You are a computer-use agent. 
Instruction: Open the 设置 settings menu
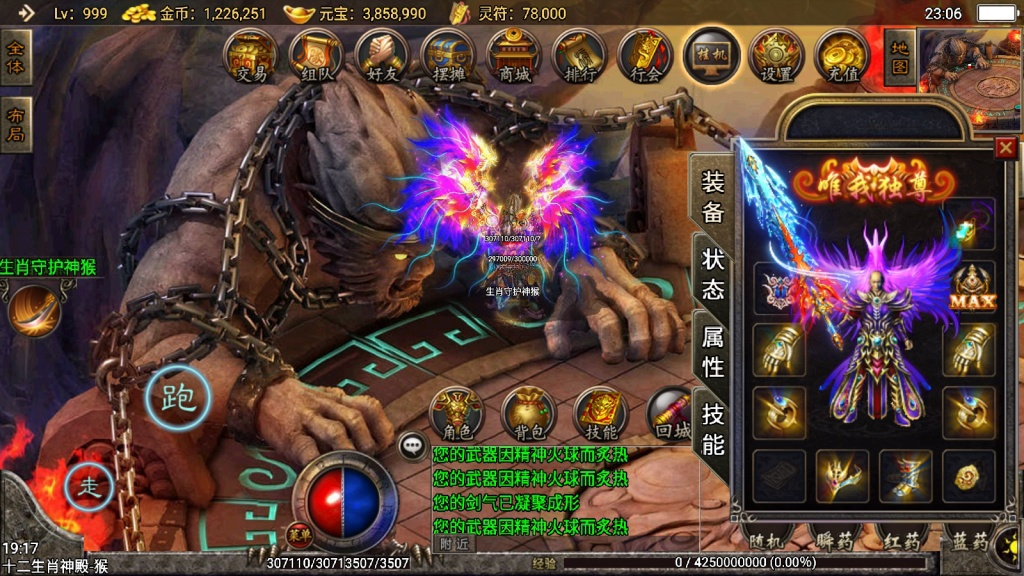(777, 56)
